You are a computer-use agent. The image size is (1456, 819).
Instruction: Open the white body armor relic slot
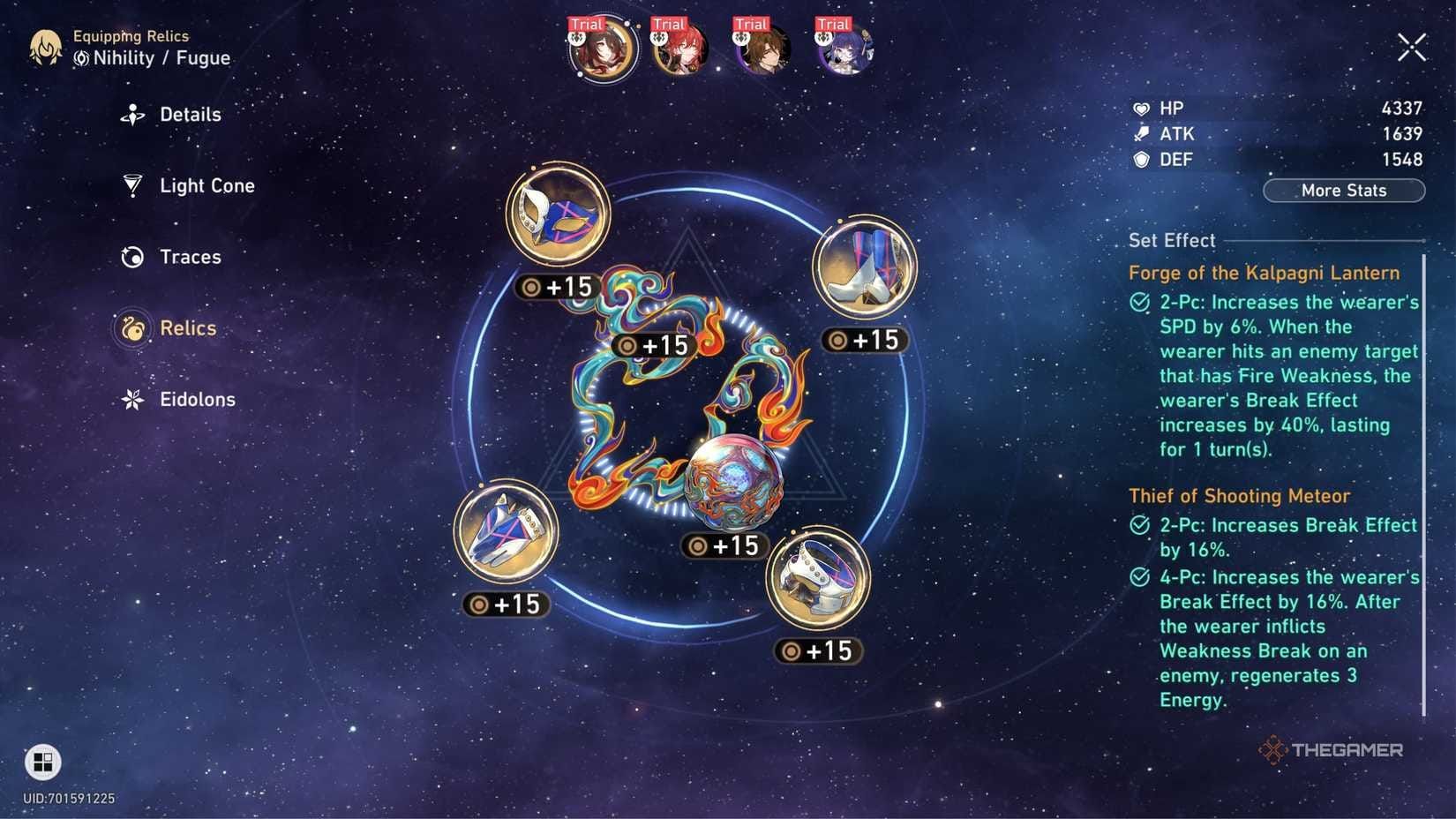(x=818, y=578)
